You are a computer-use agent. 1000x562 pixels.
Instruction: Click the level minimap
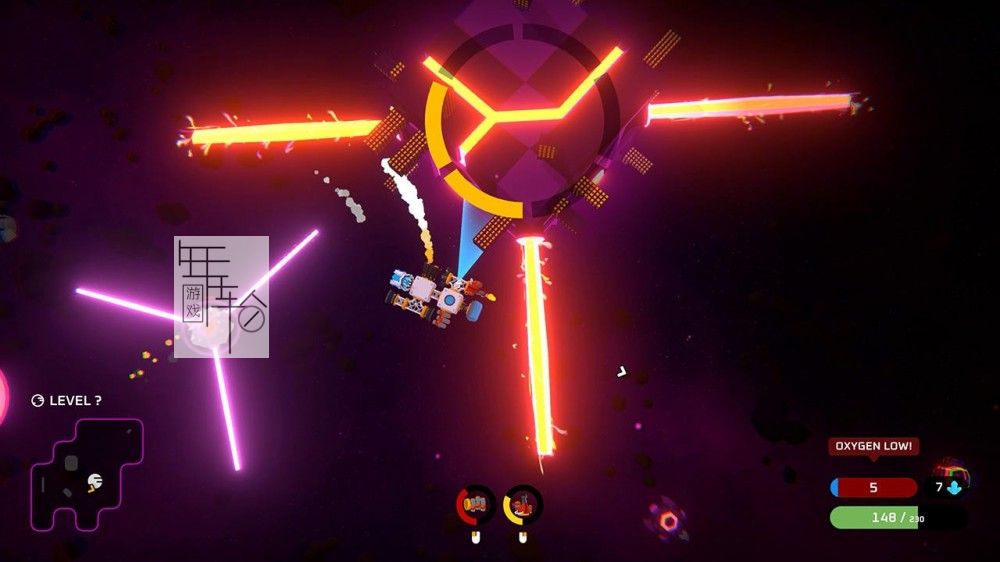coord(86,473)
